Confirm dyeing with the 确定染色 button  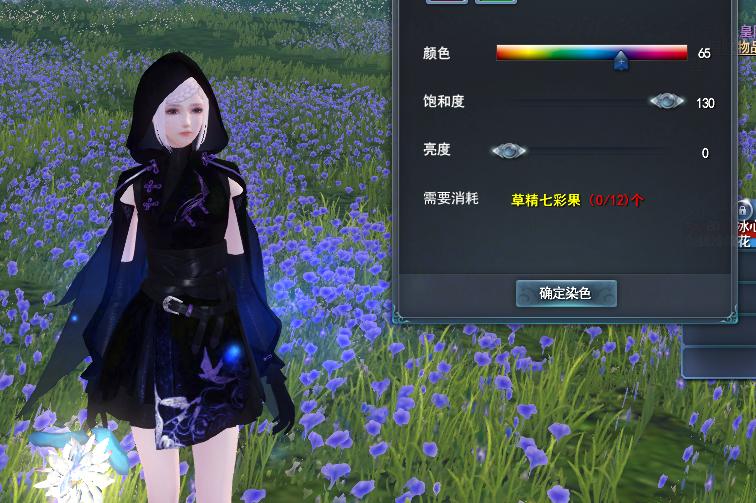[x=566, y=293]
